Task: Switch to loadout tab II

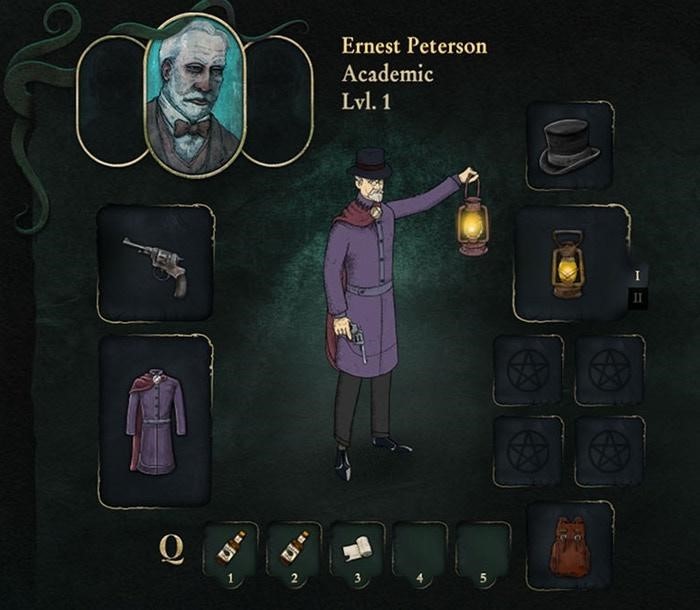Action: (x=636, y=297)
